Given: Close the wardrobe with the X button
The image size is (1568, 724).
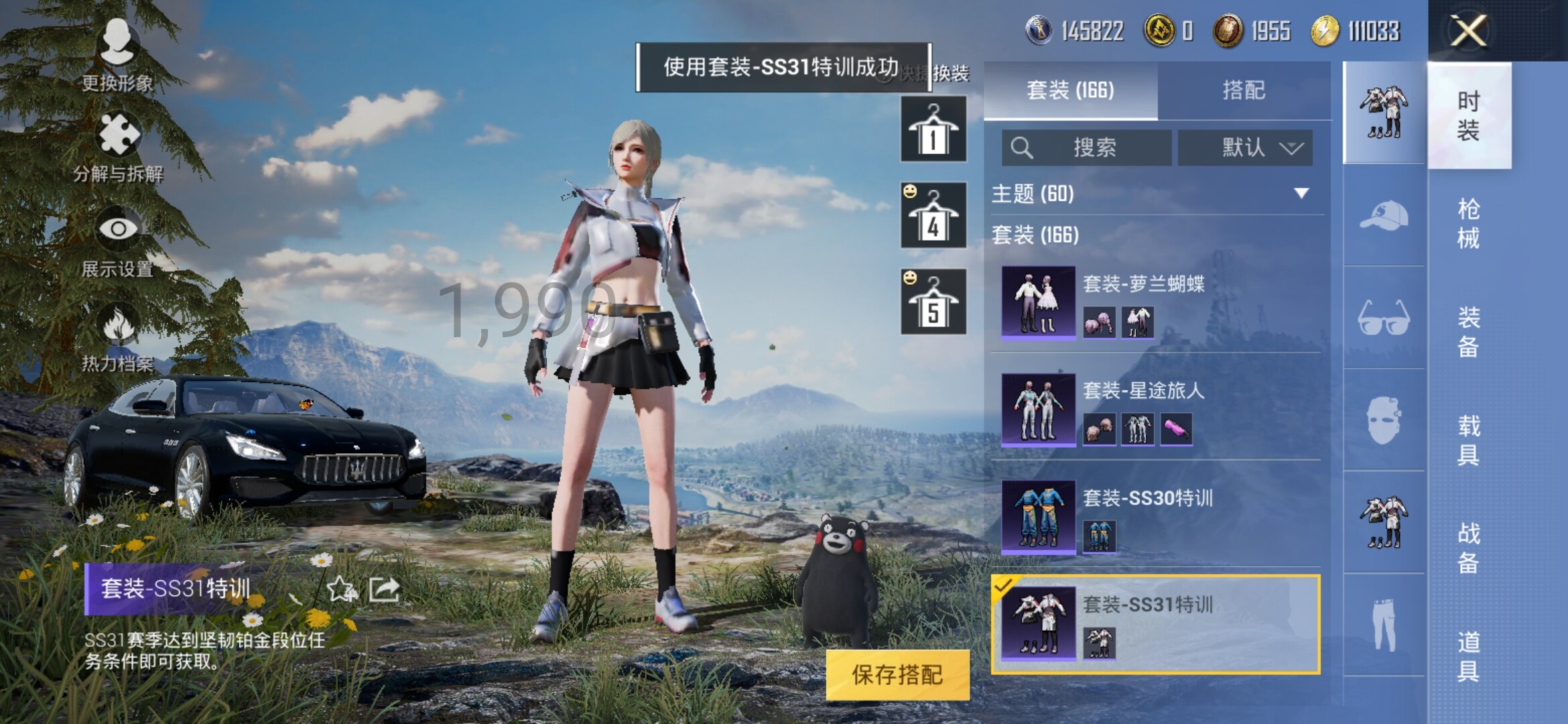Looking at the screenshot, I should tap(1467, 32).
